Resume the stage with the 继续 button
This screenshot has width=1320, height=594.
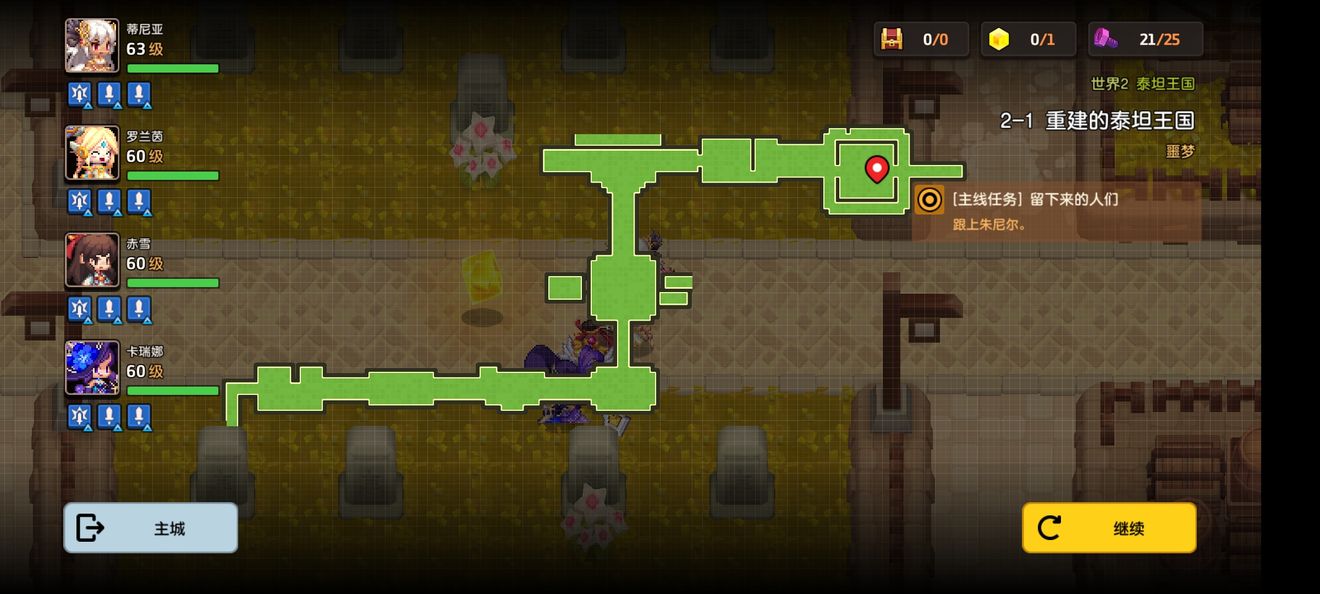click(x=1109, y=528)
